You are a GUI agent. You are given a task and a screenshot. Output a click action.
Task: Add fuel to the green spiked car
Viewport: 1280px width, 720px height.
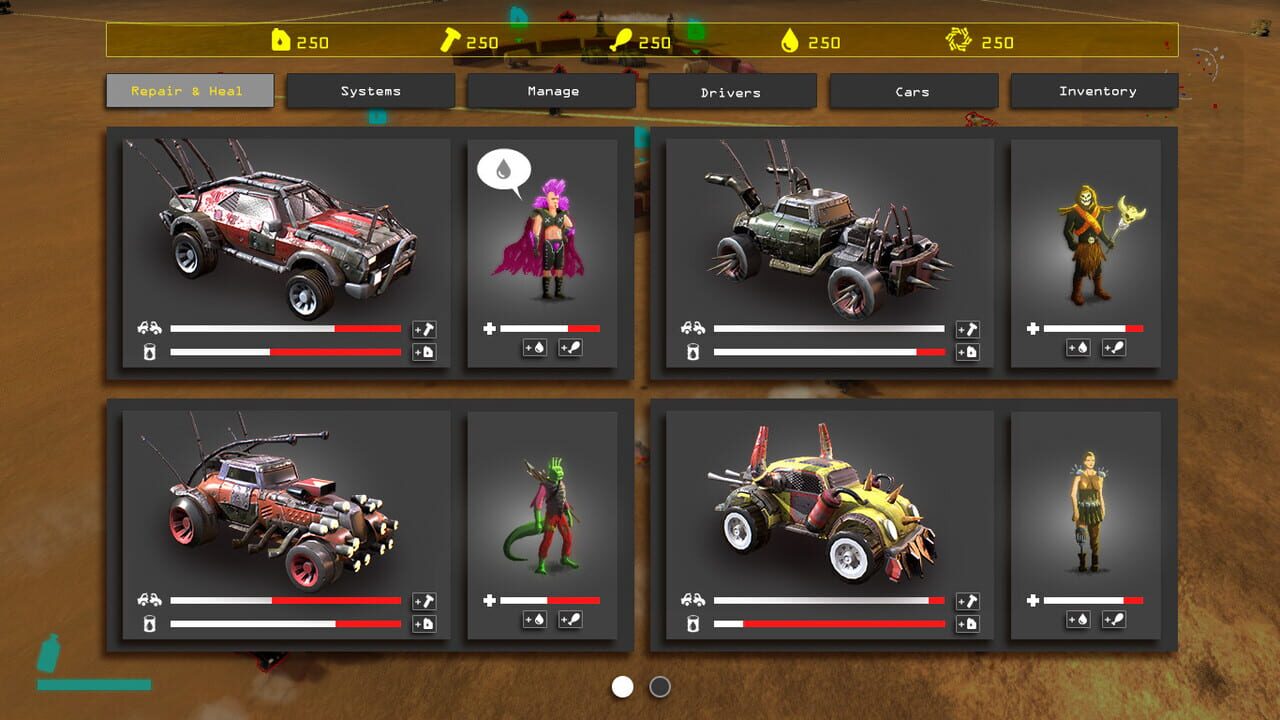click(968, 352)
